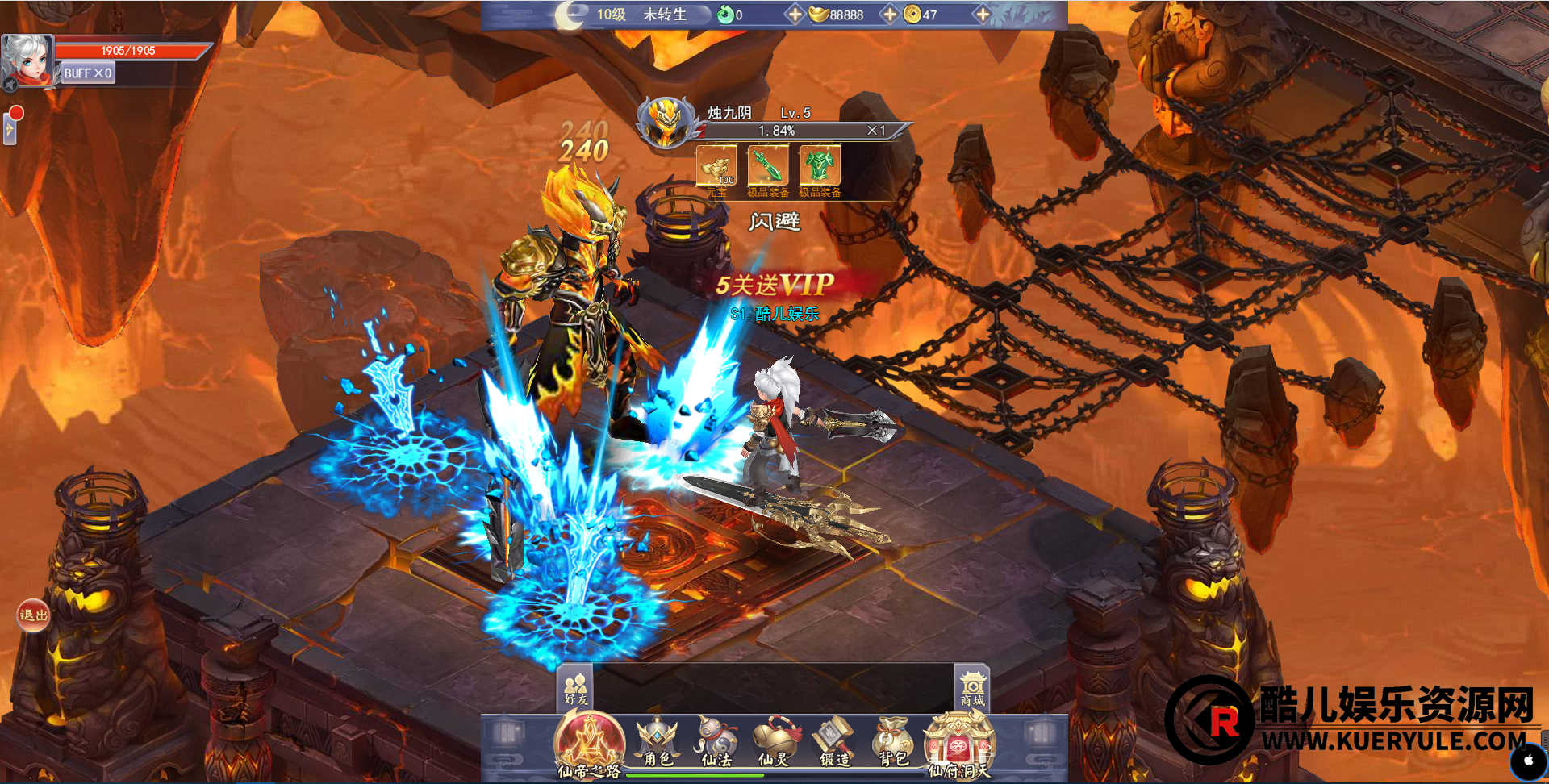Viewport: 1549px width, 784px height.
Task: Open the 仙灵 golden bell menu
Action: click(x=774, y=742)
